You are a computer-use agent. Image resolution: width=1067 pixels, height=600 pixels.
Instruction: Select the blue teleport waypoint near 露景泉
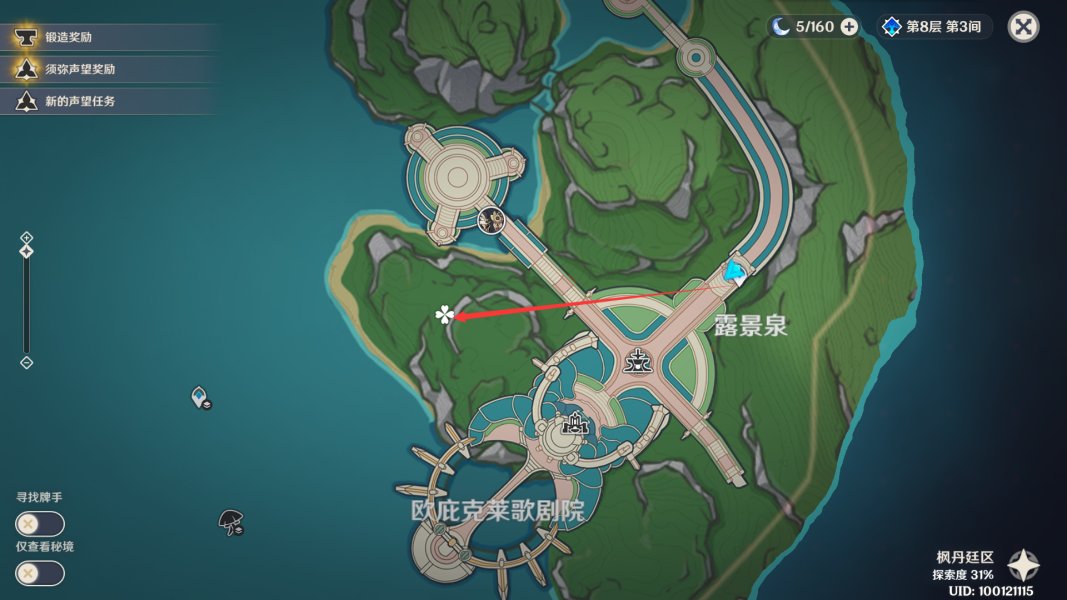click(736, 271)
